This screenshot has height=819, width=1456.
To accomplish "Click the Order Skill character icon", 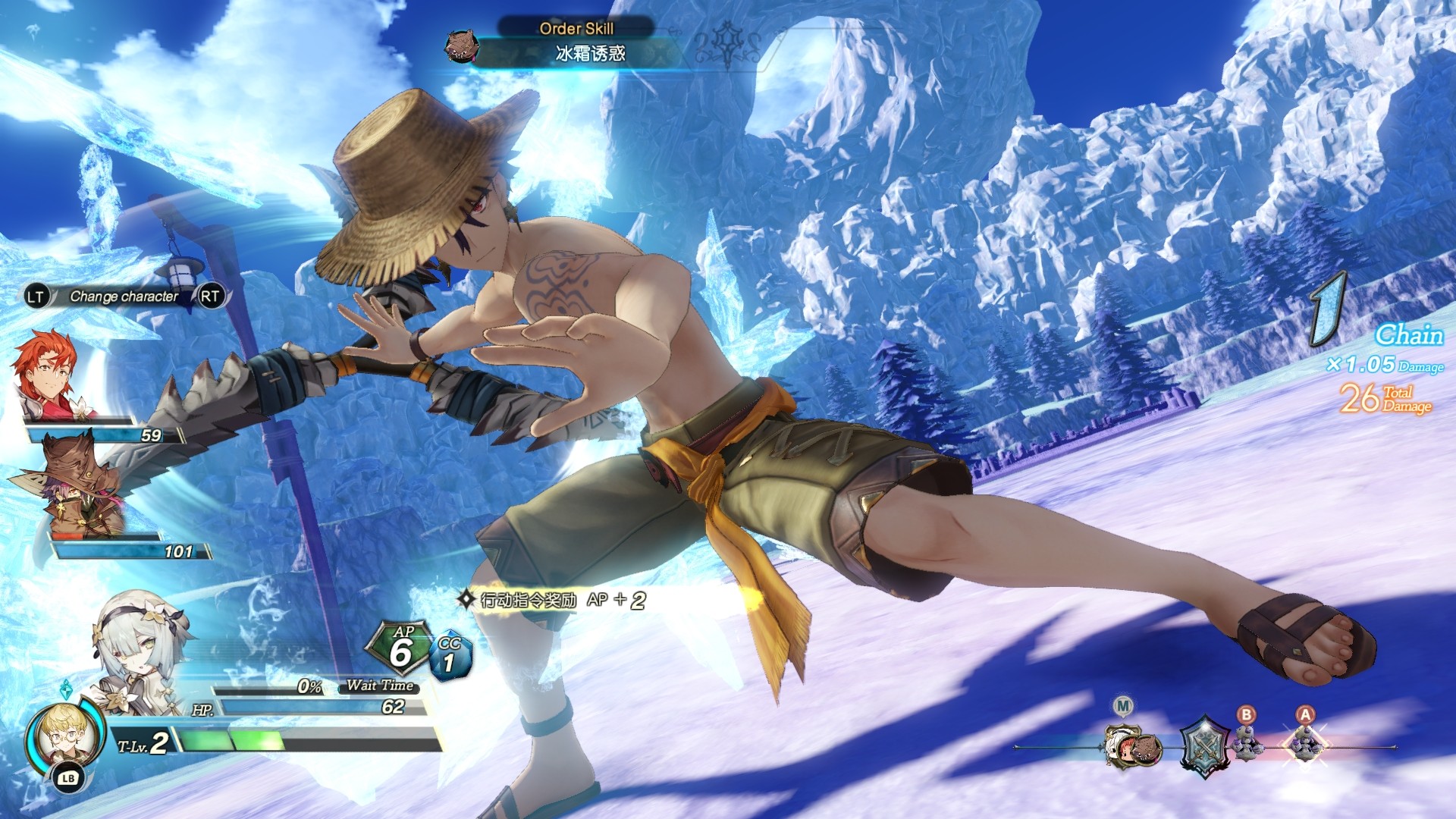I will (x=461, y=46).
